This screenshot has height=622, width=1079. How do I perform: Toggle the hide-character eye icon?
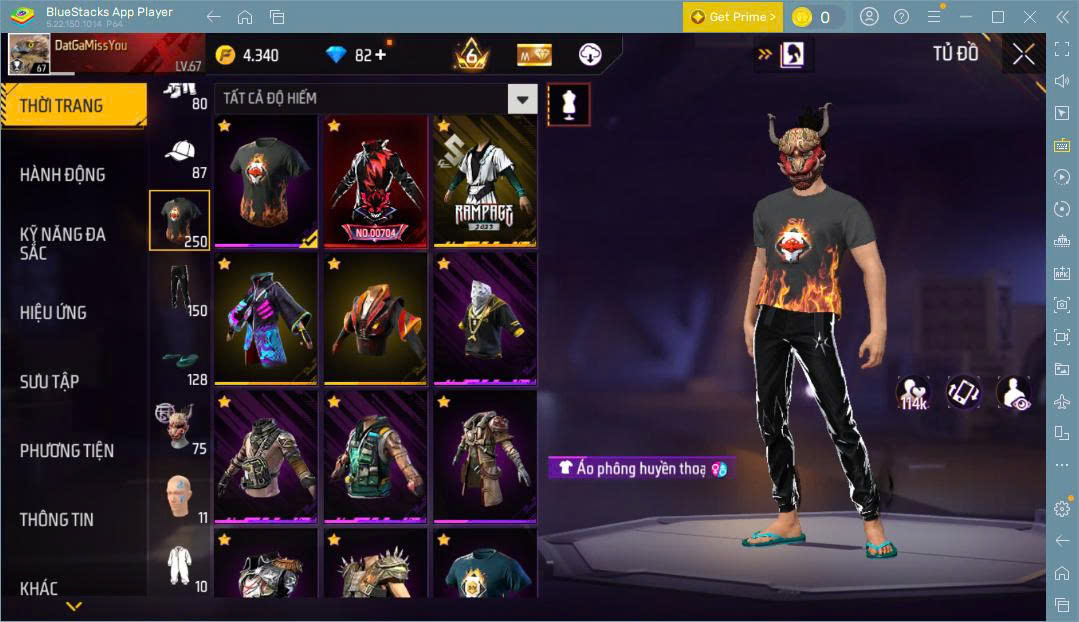[x=1012, y=392]
